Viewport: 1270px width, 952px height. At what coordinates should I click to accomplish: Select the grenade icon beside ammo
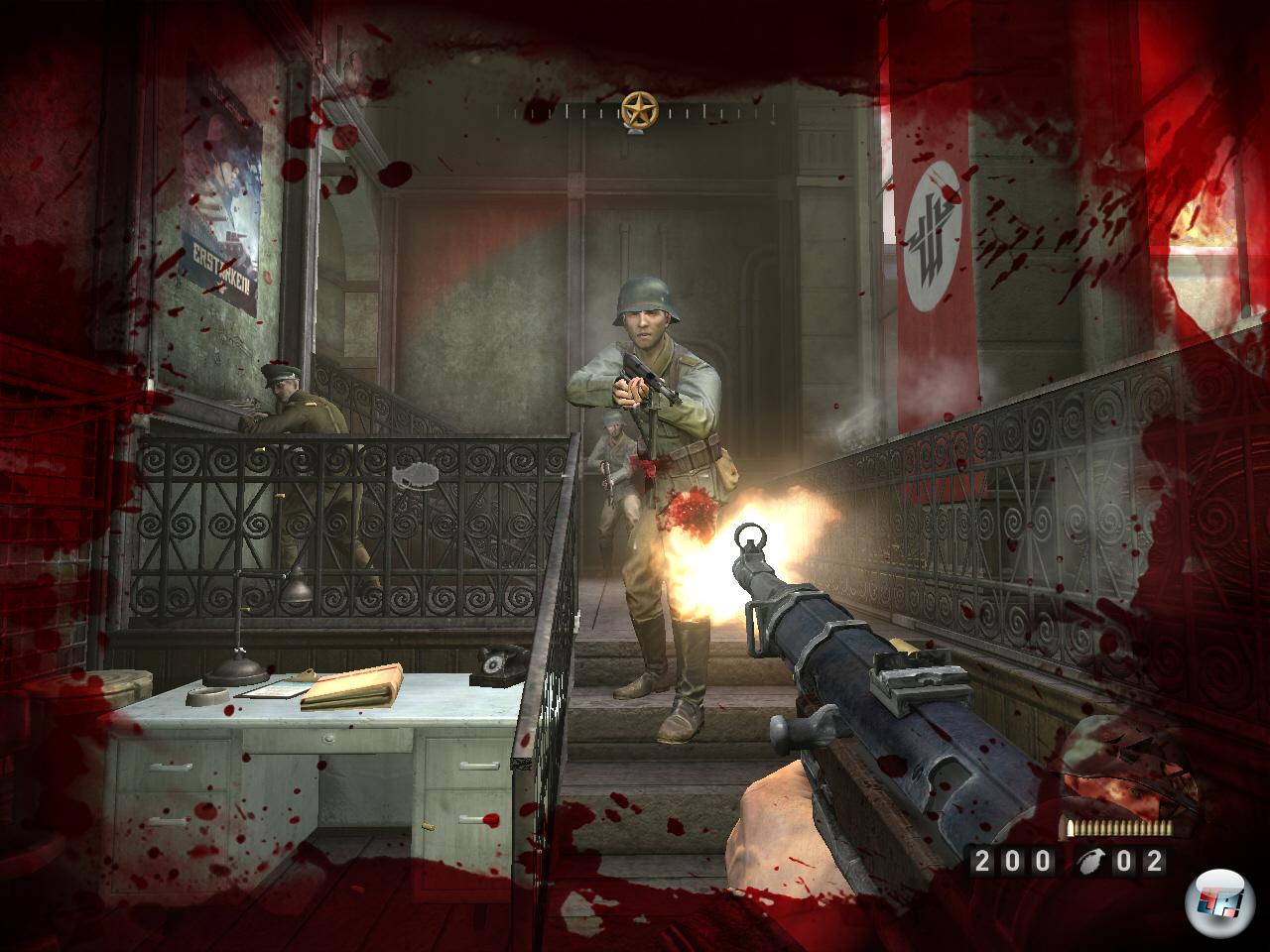[x=1088, y=862]
